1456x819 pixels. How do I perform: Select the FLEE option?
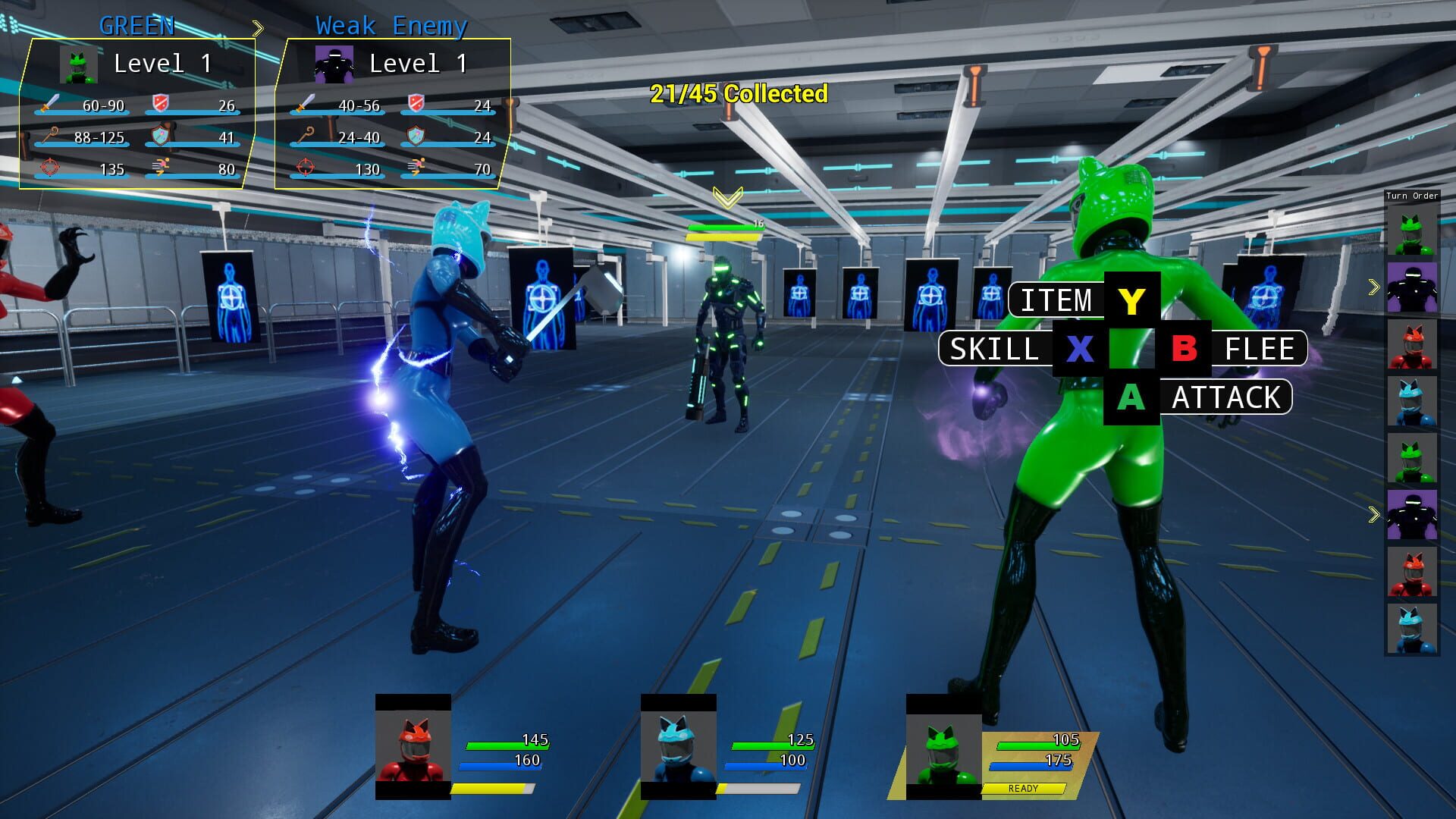point(1260,350)
